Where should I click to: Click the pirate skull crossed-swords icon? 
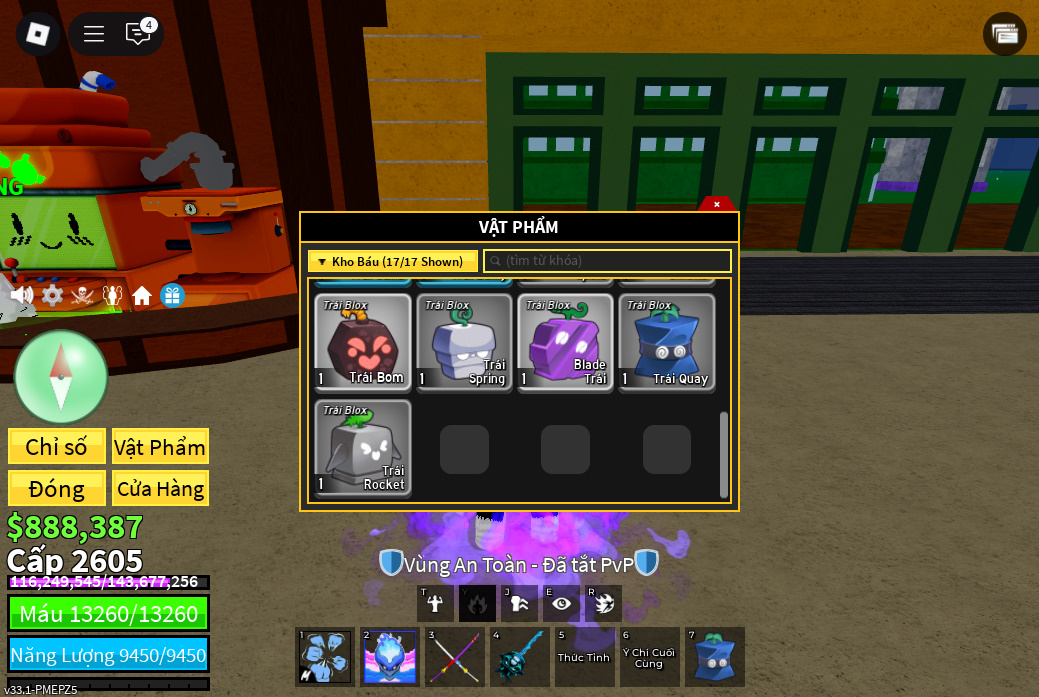[82, 296]
